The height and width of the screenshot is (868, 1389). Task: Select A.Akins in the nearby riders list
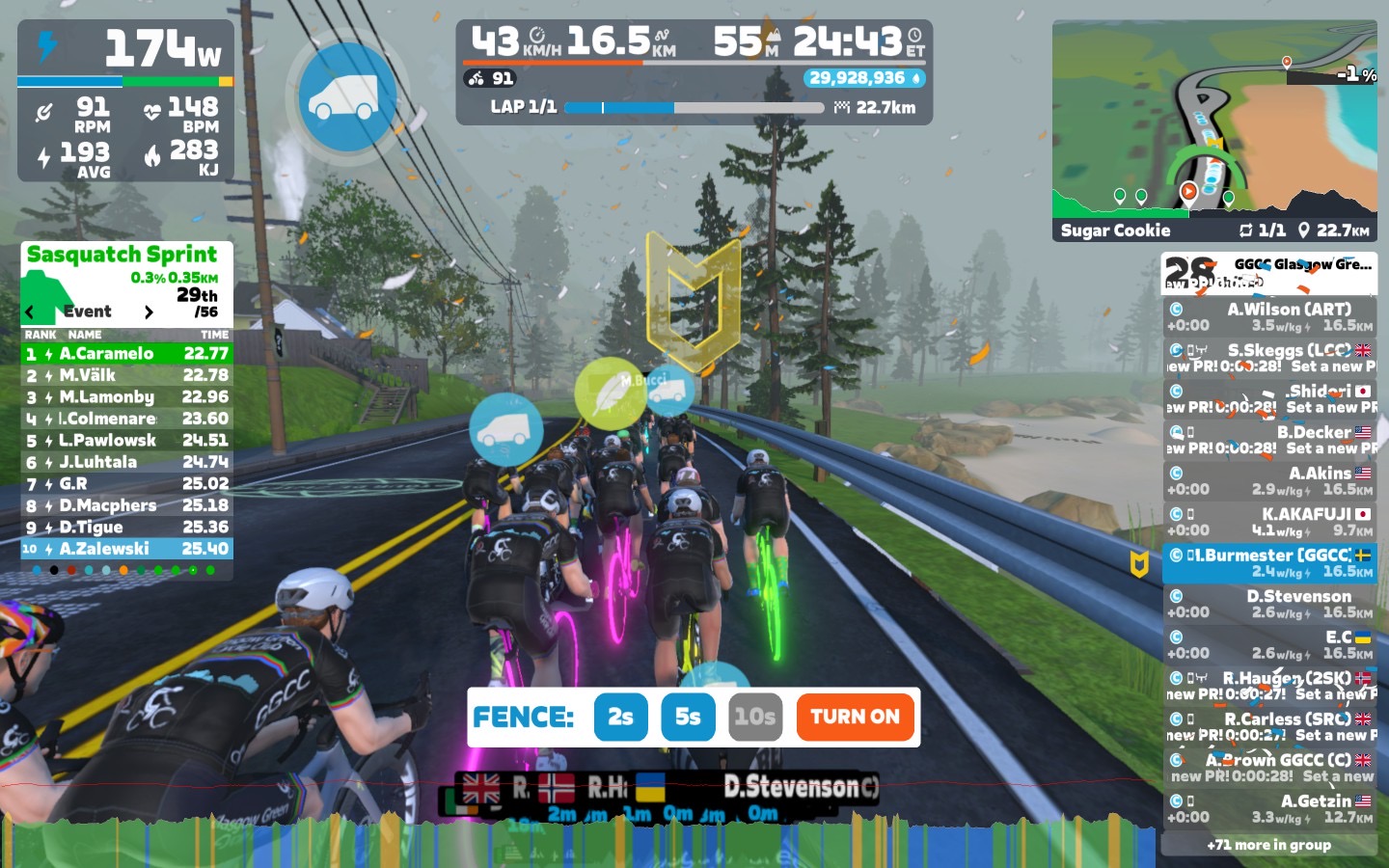pos(1269,480)
